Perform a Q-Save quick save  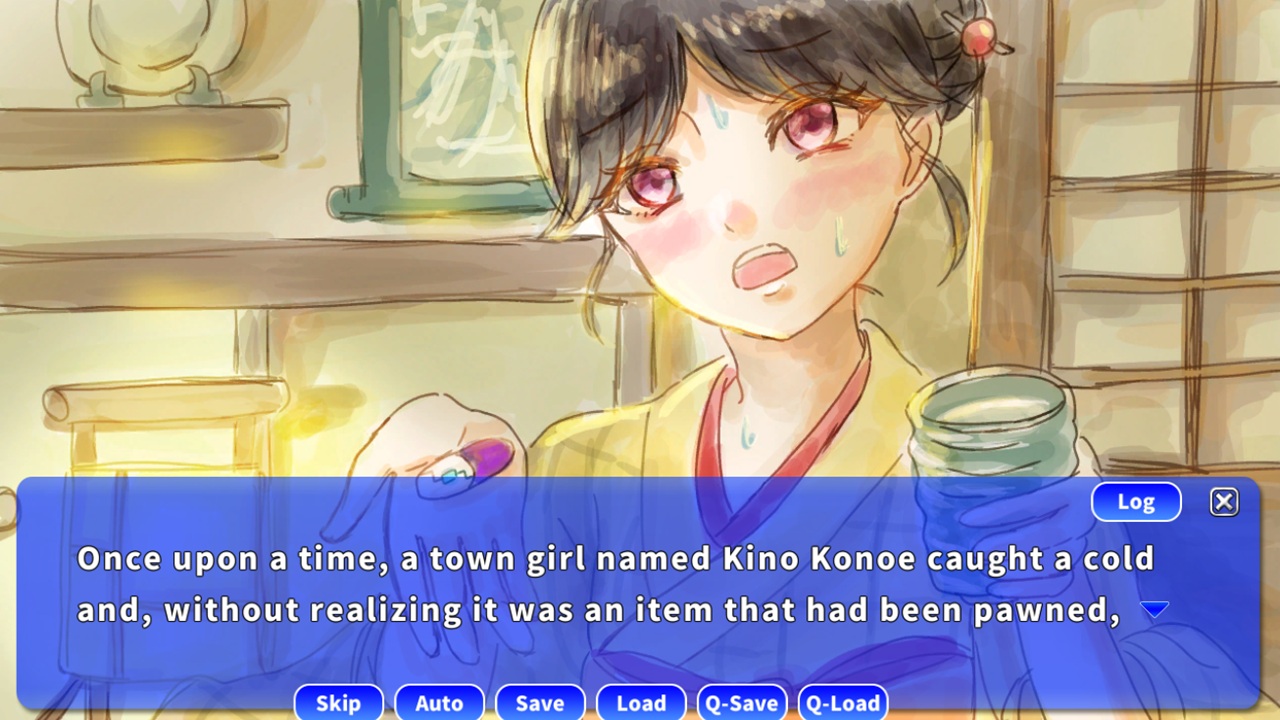point(742,702)
